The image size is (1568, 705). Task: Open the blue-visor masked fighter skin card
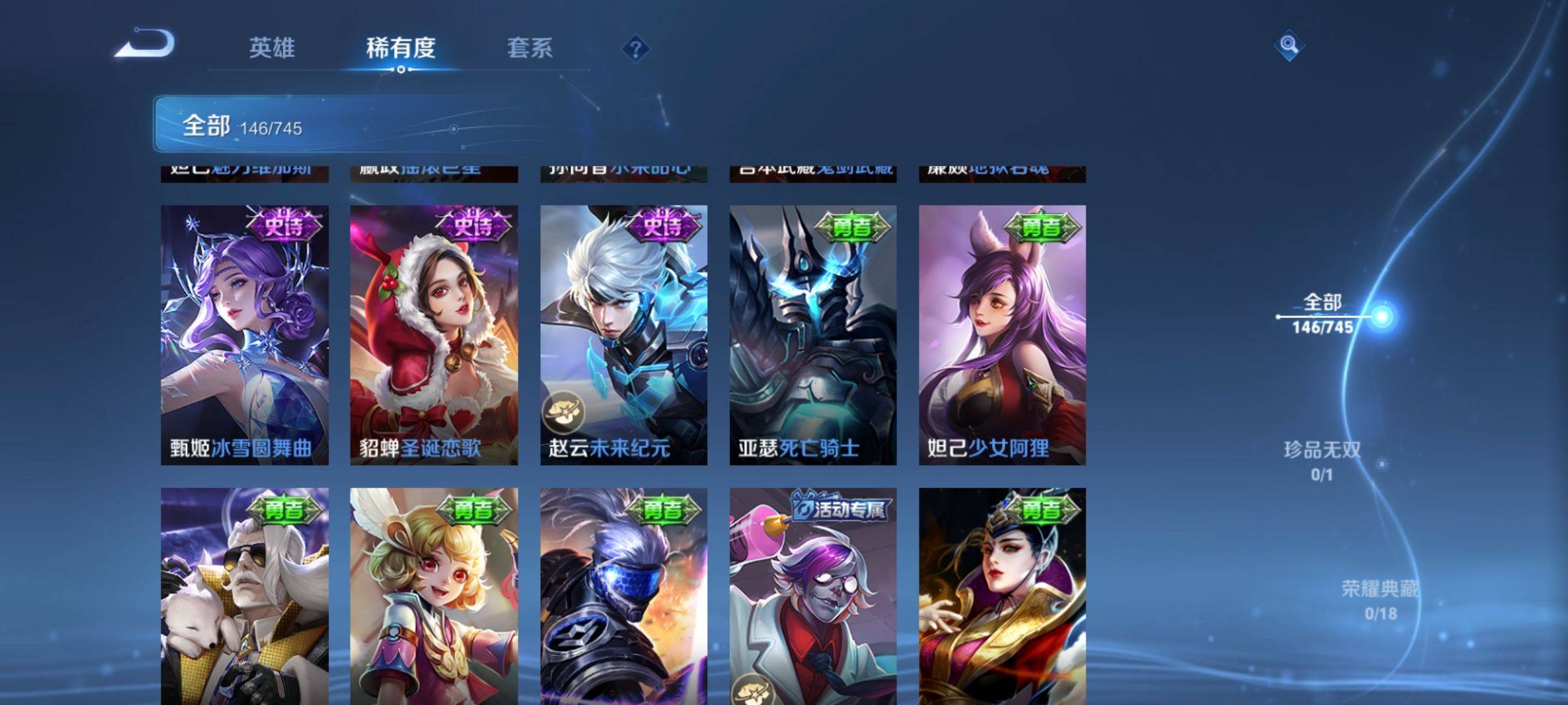pyautogui.click(x=623, y=595)
